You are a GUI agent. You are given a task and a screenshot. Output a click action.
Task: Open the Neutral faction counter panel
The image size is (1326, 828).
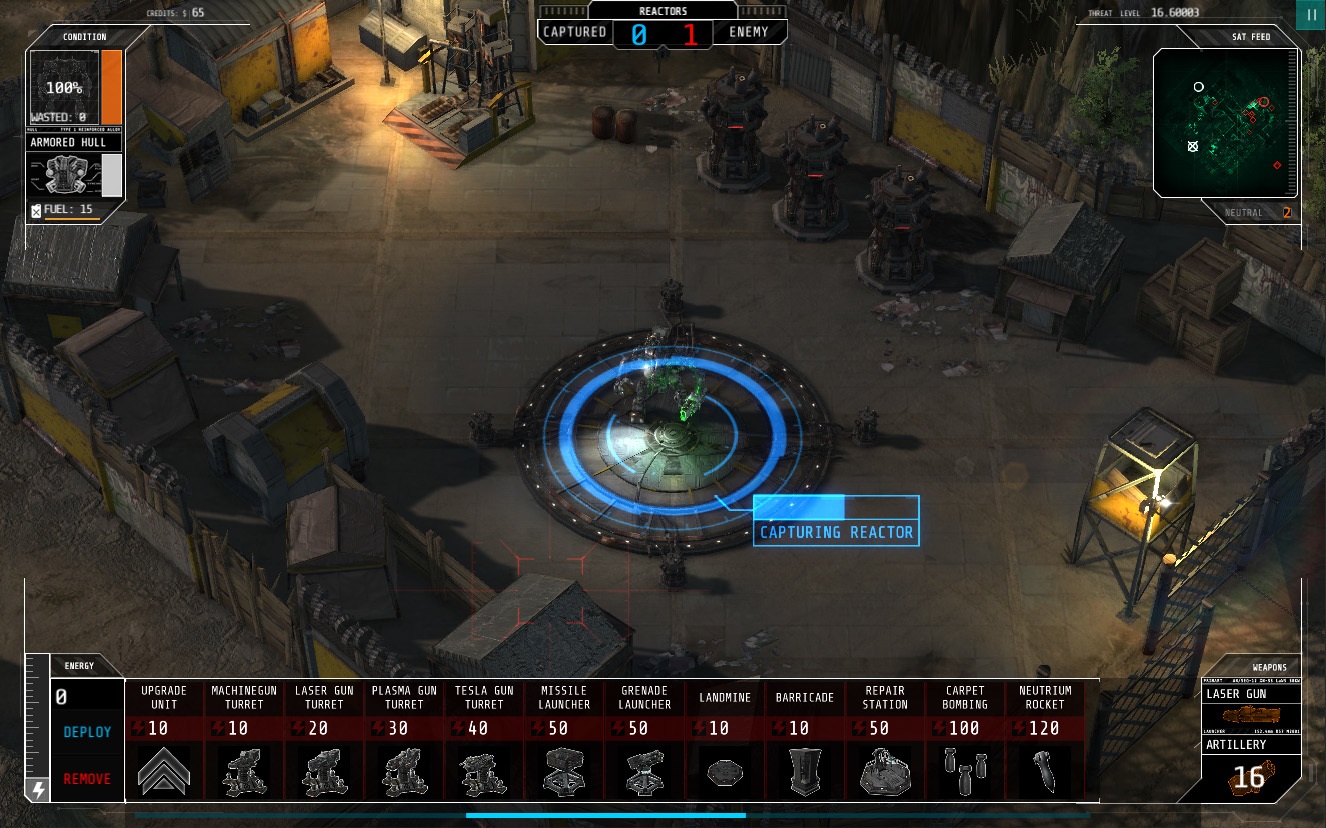click(x=1244, y=212)
